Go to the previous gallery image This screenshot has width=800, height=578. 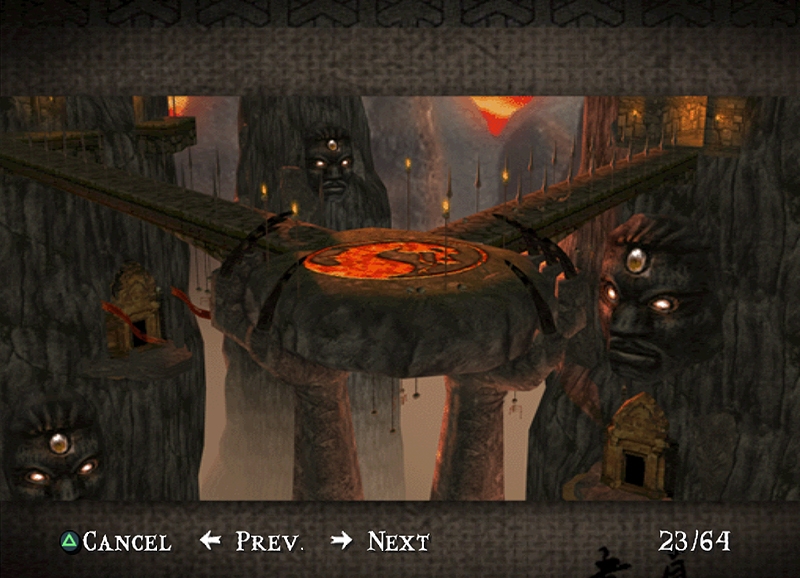252,542
